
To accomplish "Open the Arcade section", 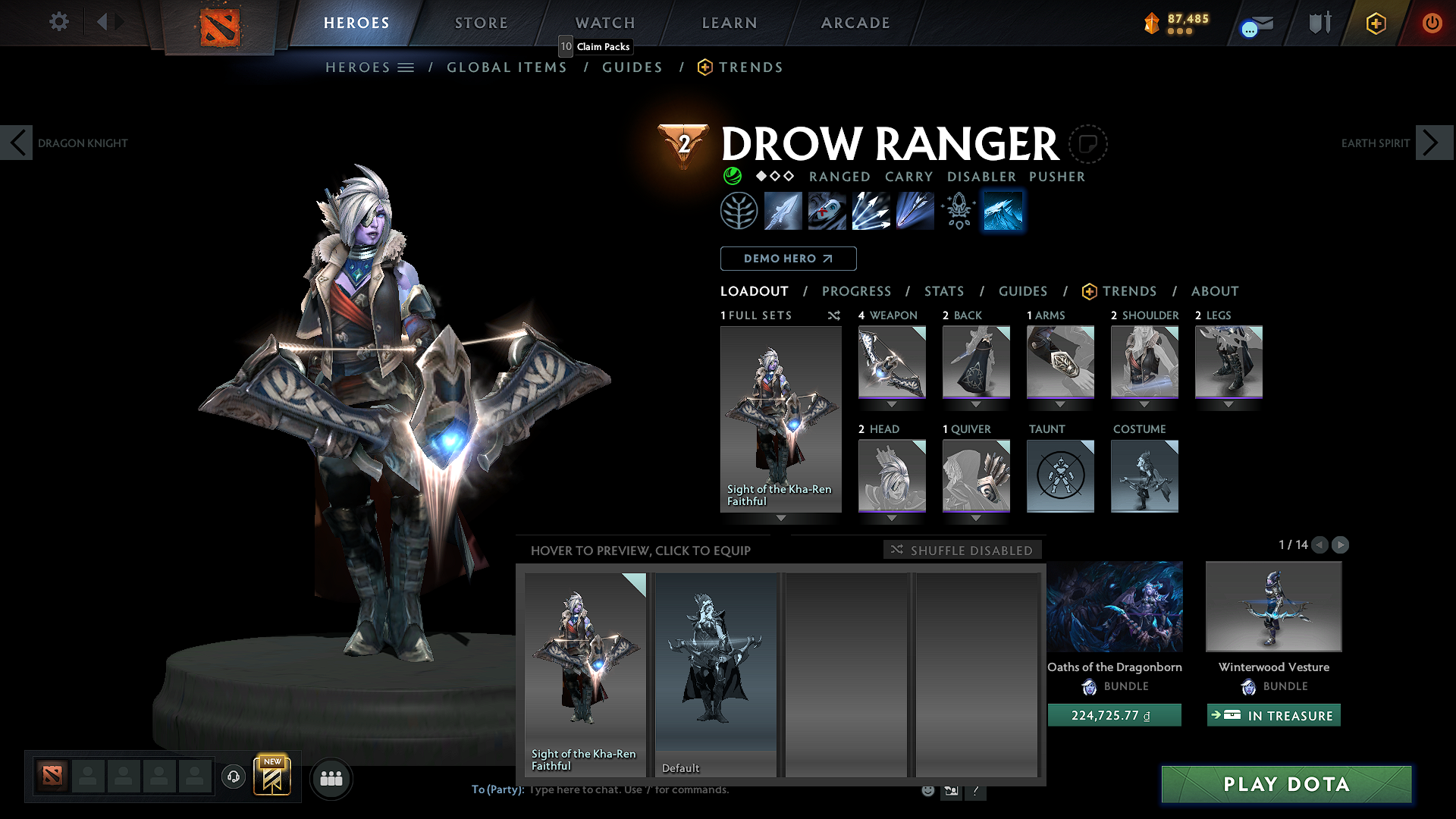I will point(855,23).
